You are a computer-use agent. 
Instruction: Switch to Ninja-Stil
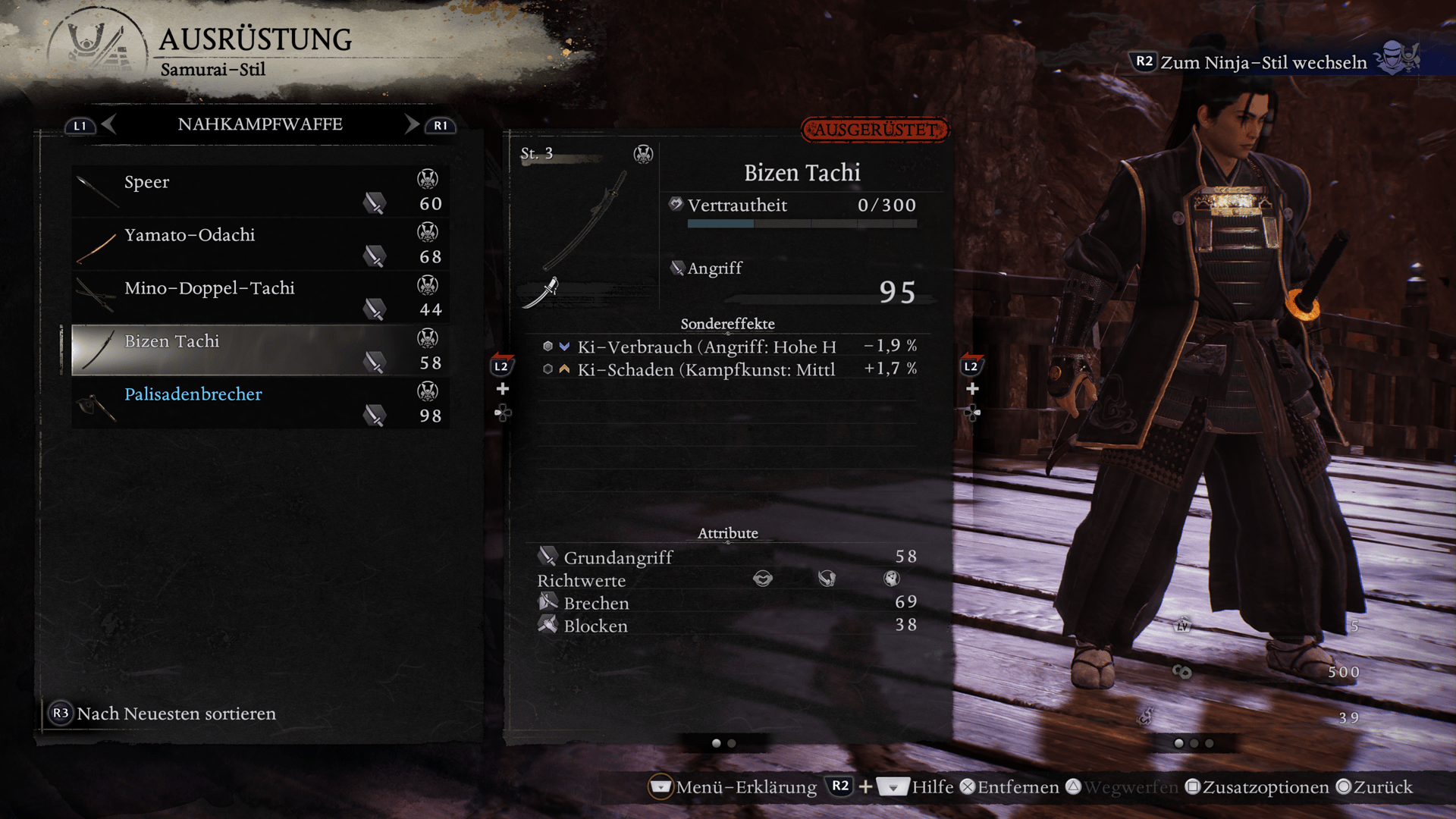click(x=1263, y=62)
